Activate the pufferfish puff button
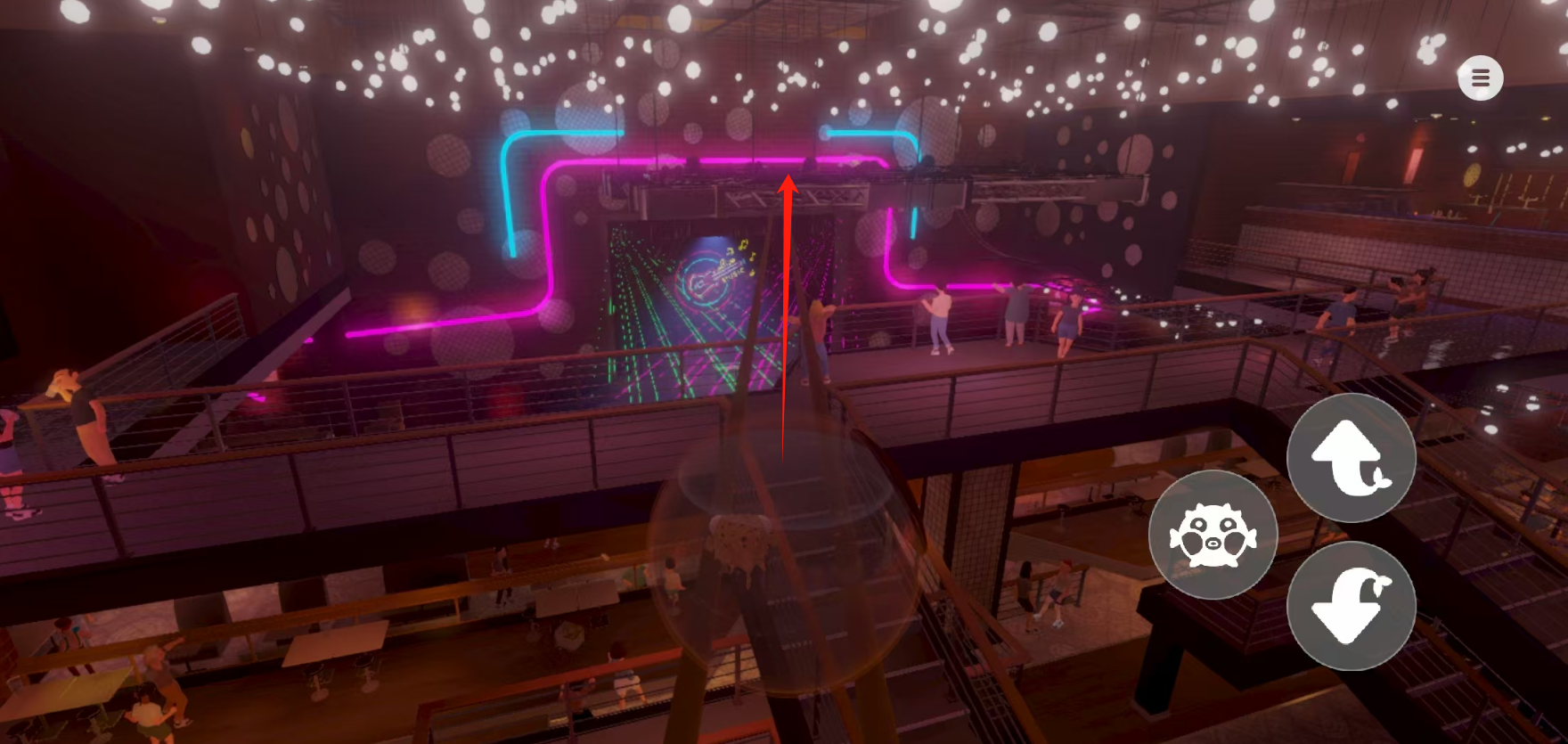The height and width of the screenshot is (744, 1568). (1213, 536)
